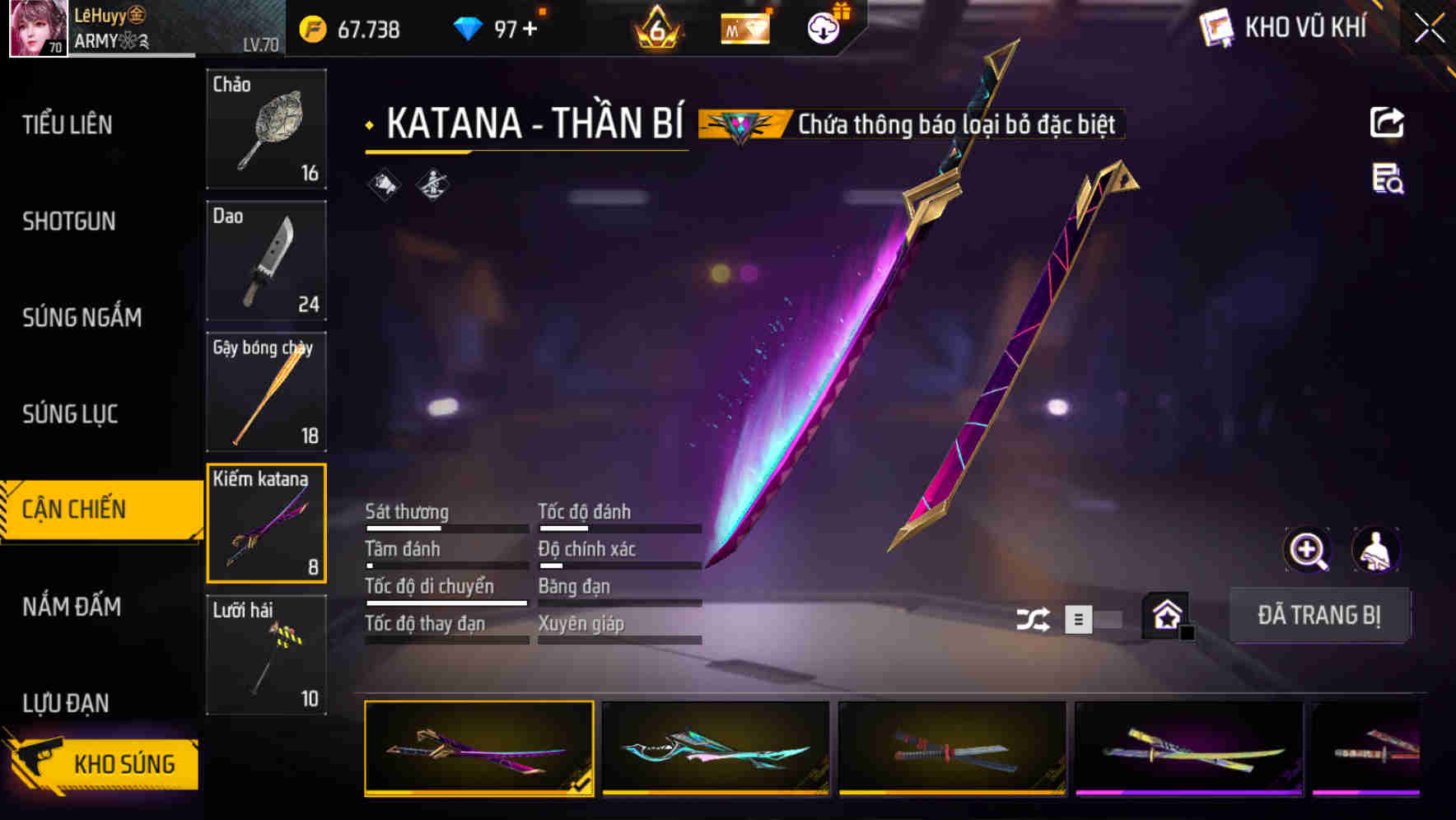Switch to the SHOTGUN category tab
This screenshot has width=1456, height=820.
pos(69,221)
